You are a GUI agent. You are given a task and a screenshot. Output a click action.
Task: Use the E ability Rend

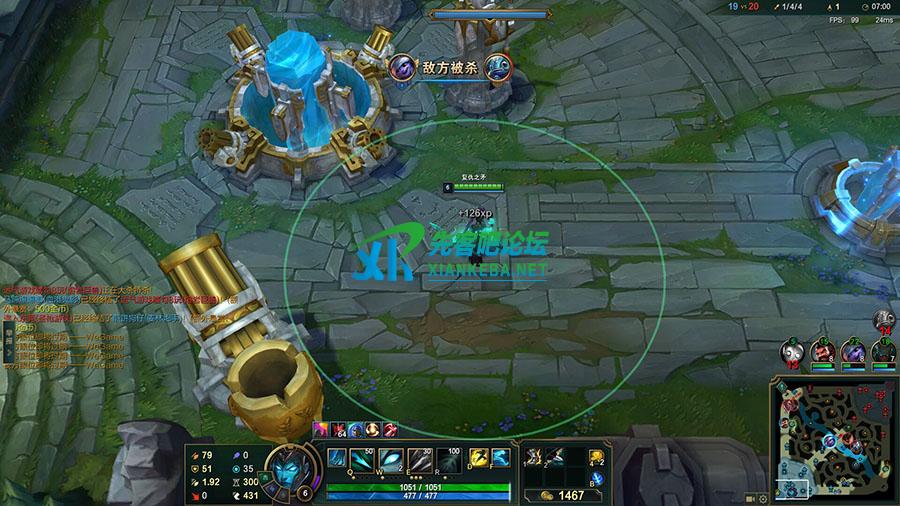click(x=422, y=459)
